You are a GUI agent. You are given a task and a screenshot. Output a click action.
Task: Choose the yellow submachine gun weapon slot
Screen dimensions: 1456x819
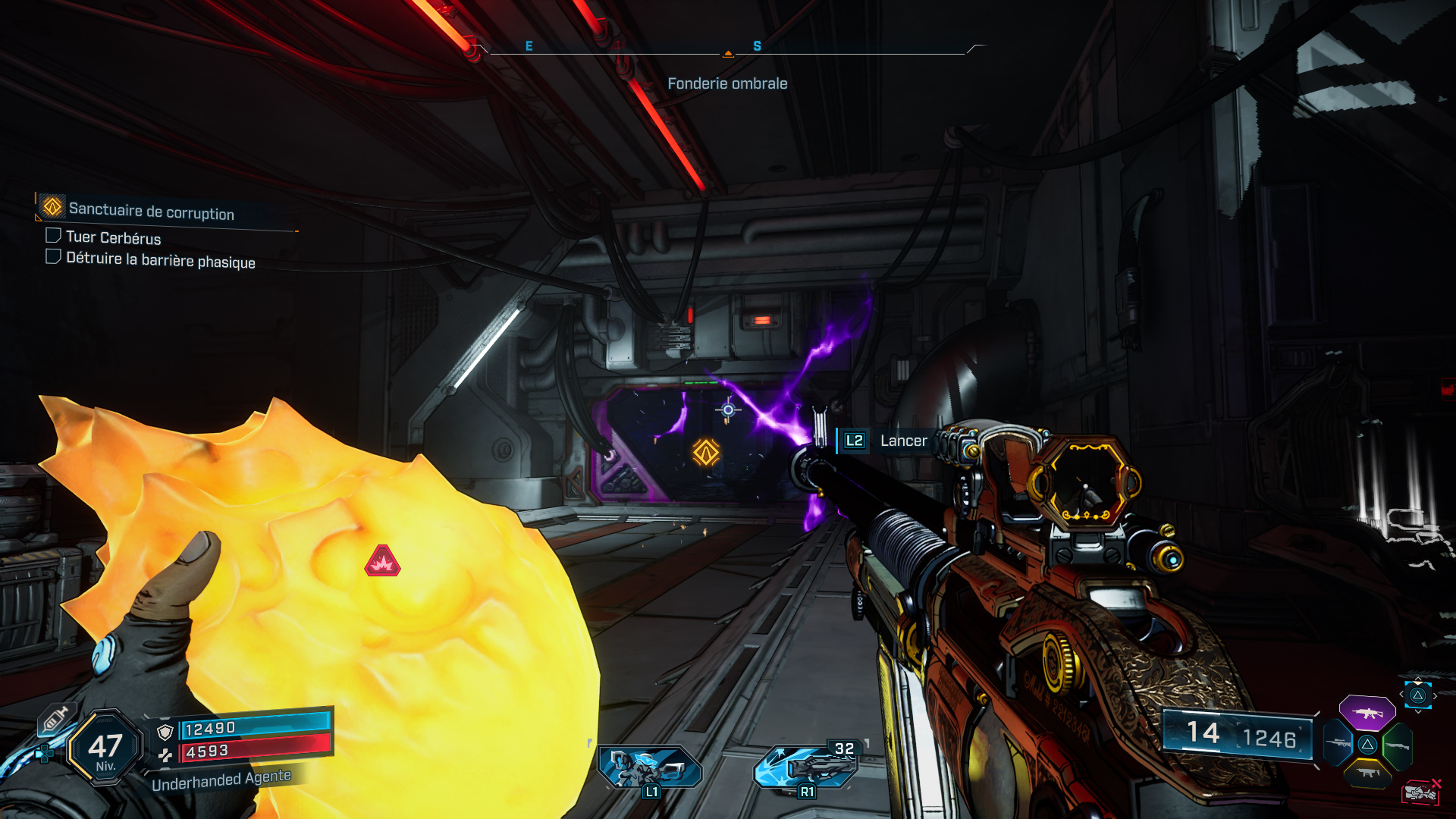click(x=1367, y=773)
